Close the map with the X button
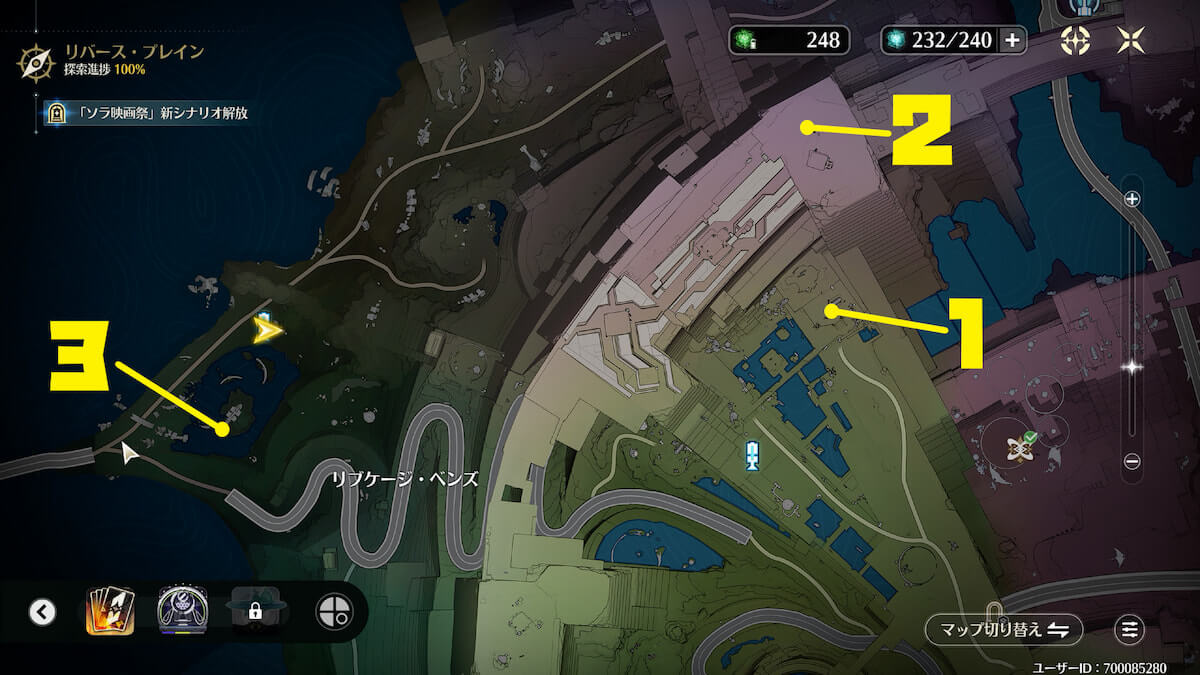The height and width of the screenshot is (675, 1200). coord(1130,40)
